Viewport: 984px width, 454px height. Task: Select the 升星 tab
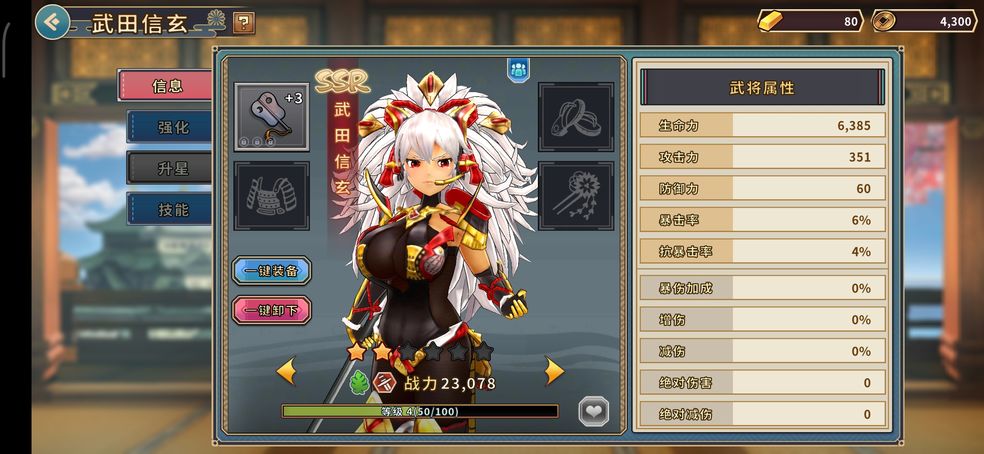pos(171,168)
